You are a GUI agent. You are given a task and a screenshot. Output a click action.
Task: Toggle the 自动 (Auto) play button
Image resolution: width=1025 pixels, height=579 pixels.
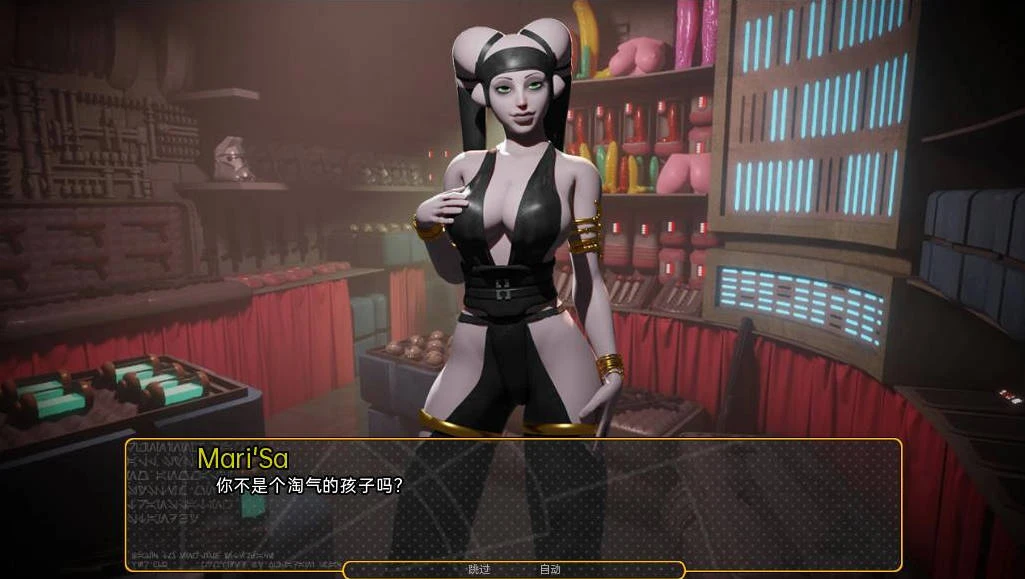point(550,570)
